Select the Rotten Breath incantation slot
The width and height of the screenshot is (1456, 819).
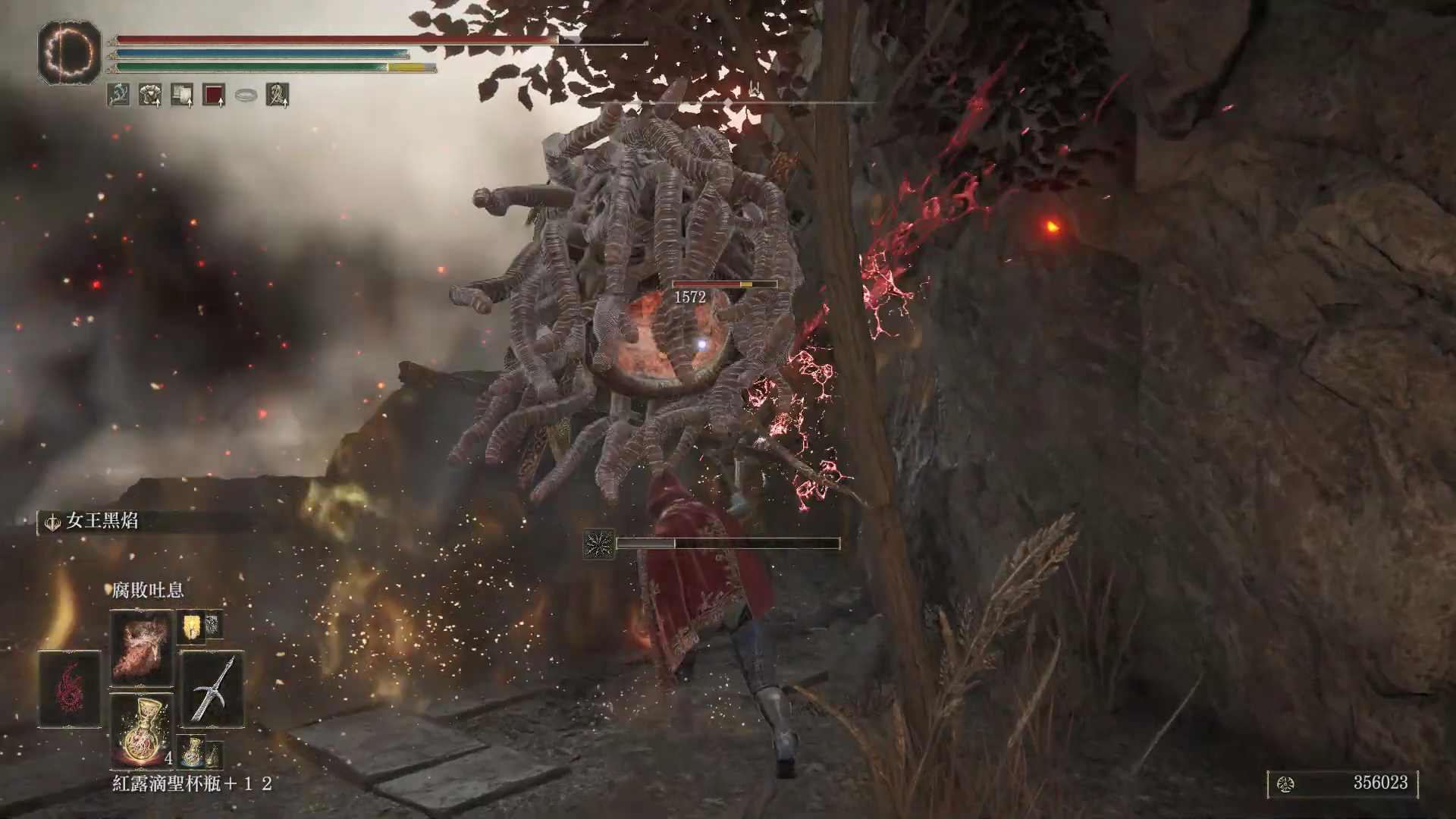(142, 647)
